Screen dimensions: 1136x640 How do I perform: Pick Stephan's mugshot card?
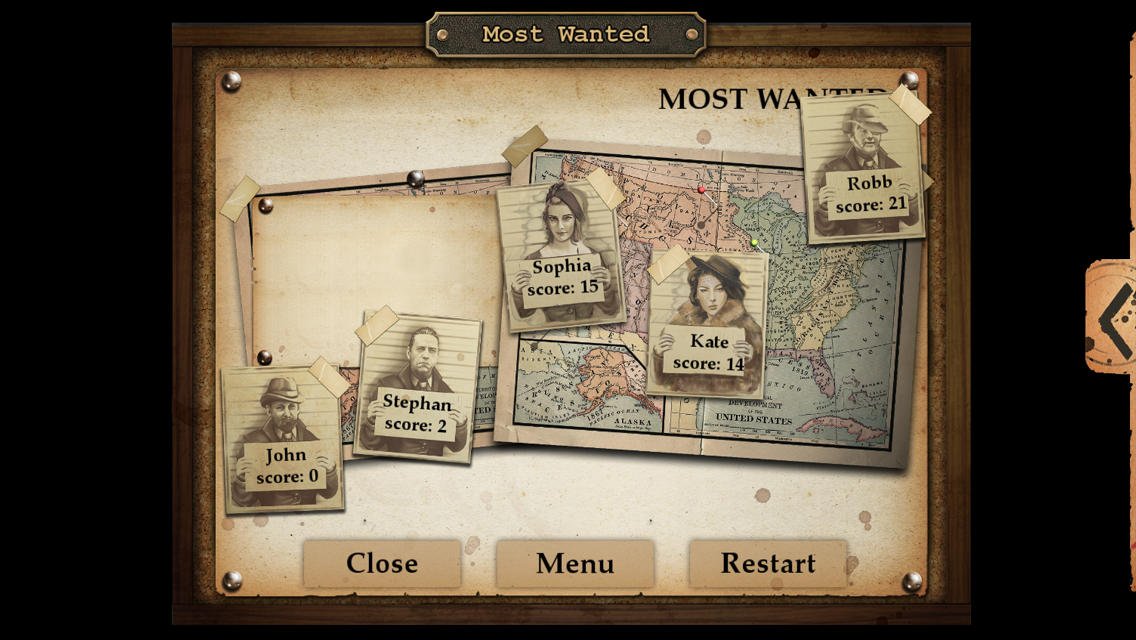[x=418, y=387]
